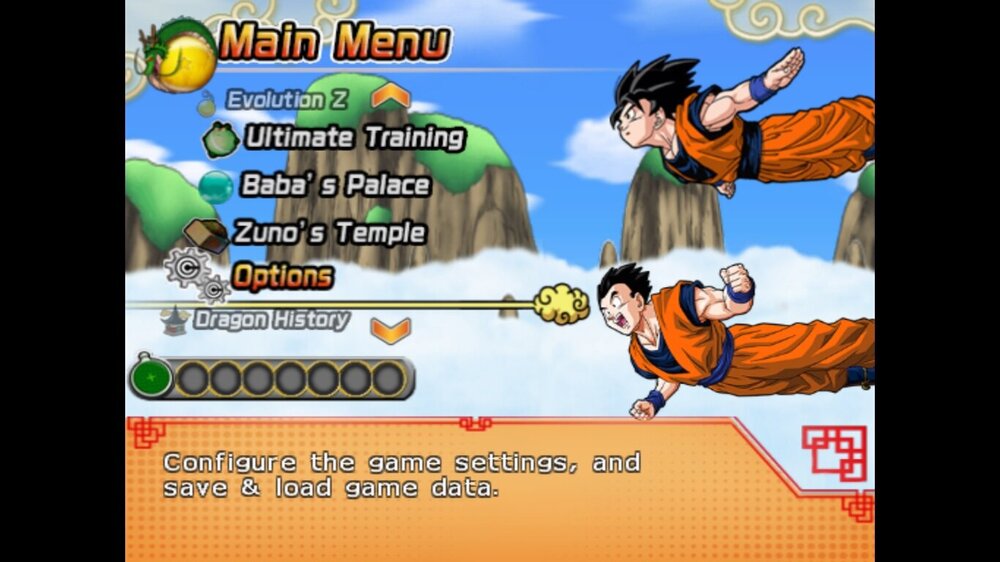
Task: Enter Zuno's Temple
Action: tap(329, 233)
